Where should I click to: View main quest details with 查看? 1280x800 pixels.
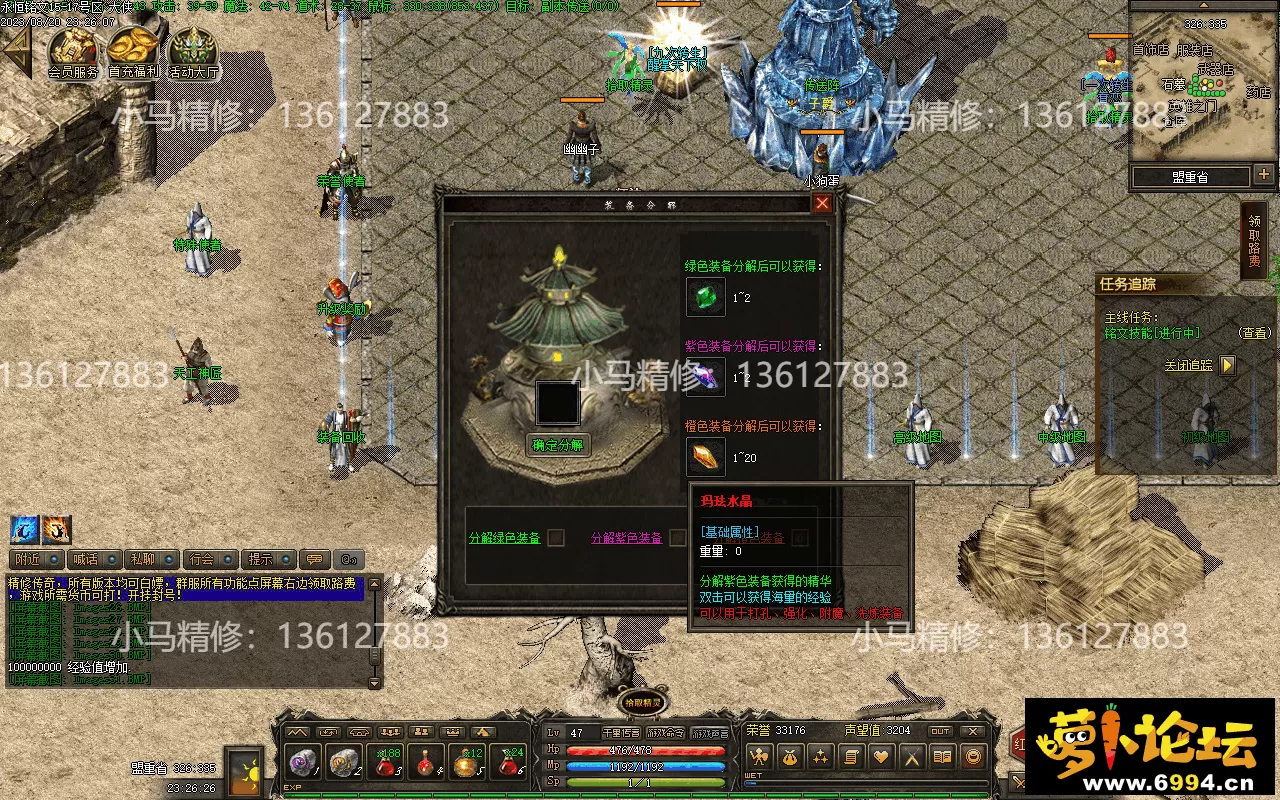(x=1253, y=333)
